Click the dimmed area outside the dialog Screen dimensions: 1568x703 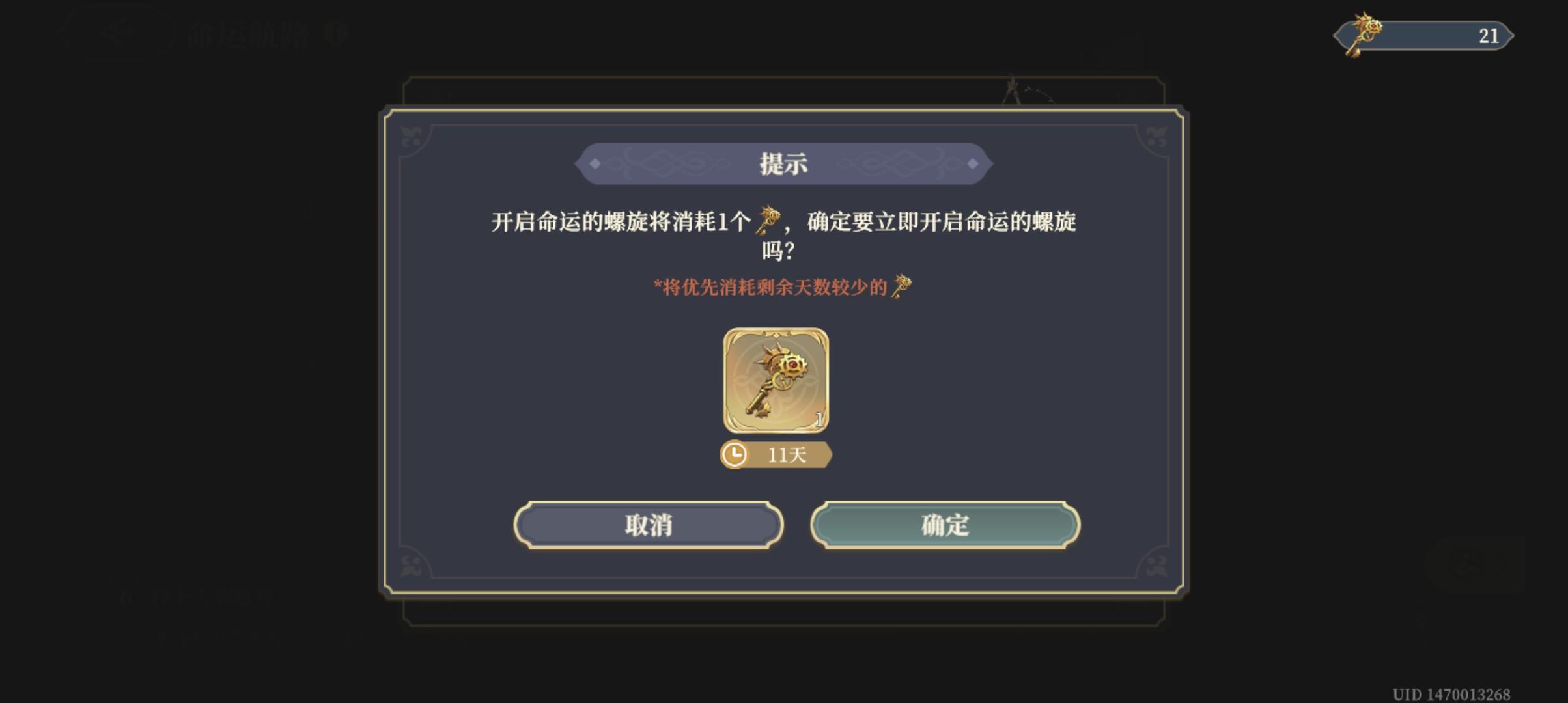[x=195, y=391]
